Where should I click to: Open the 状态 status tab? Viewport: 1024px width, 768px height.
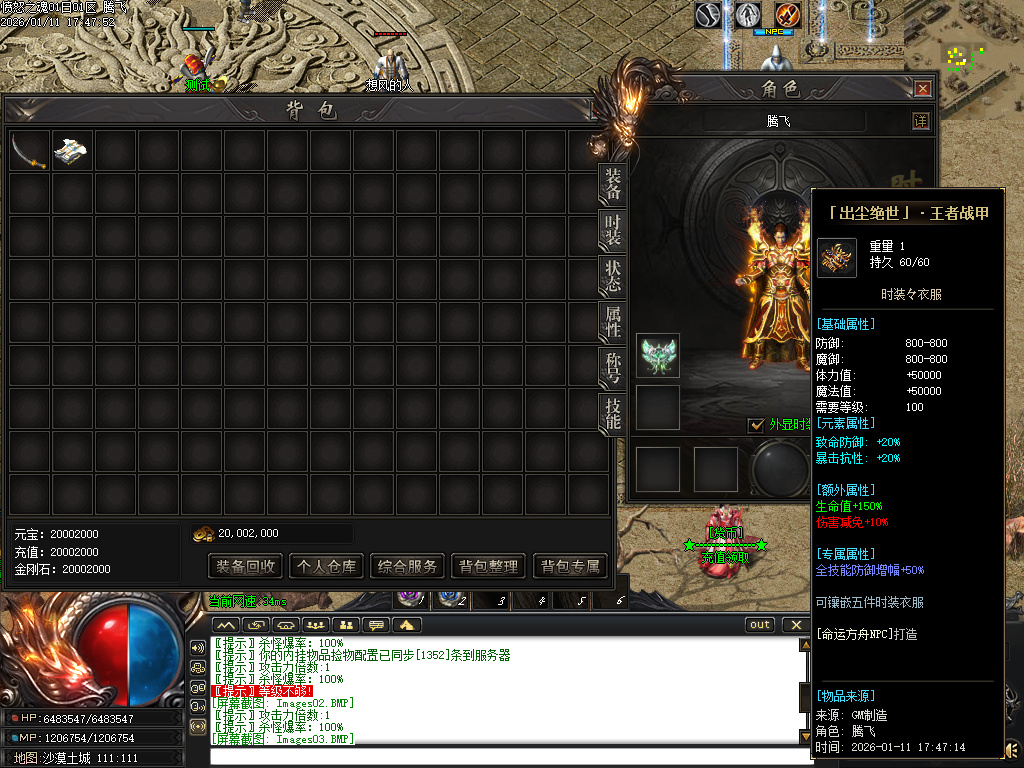(x=613, y=276)
